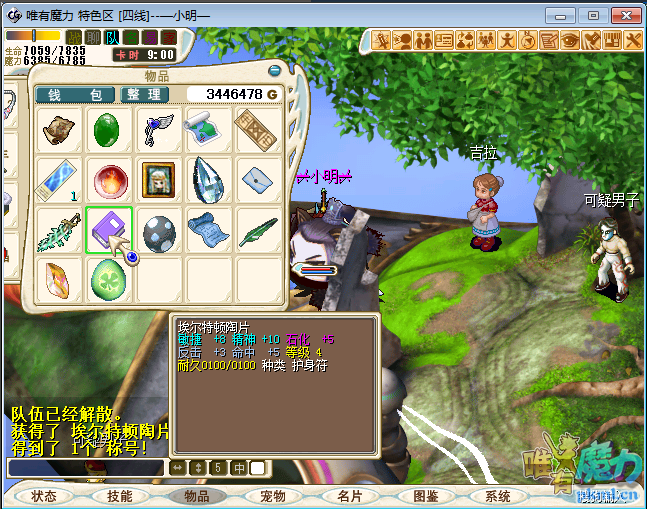The image size is (647, 509).
Task: Click the eye icon in top toolbar
Action: (x=570, y=41)
